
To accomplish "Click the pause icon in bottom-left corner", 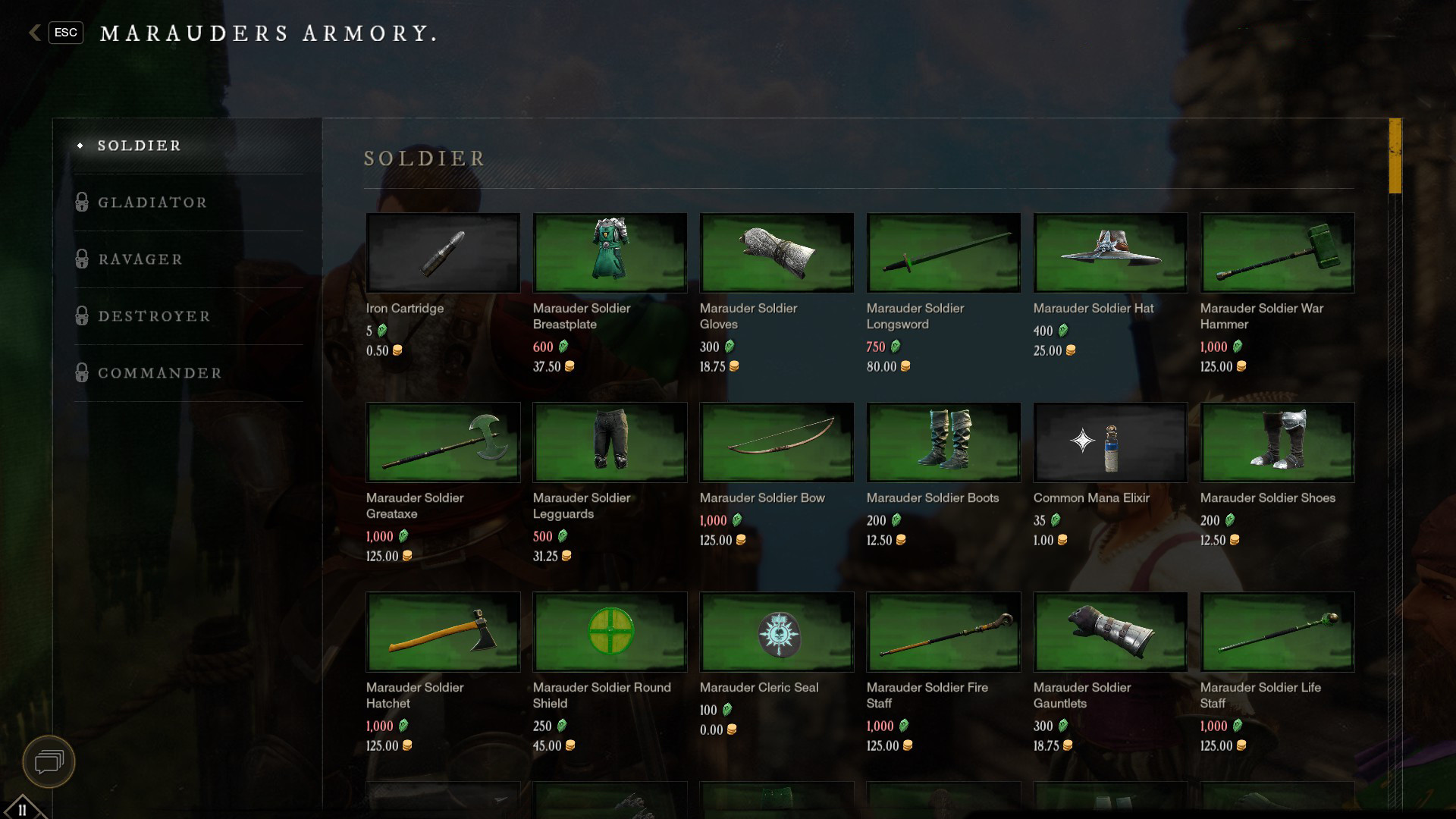I will point(23,808).
